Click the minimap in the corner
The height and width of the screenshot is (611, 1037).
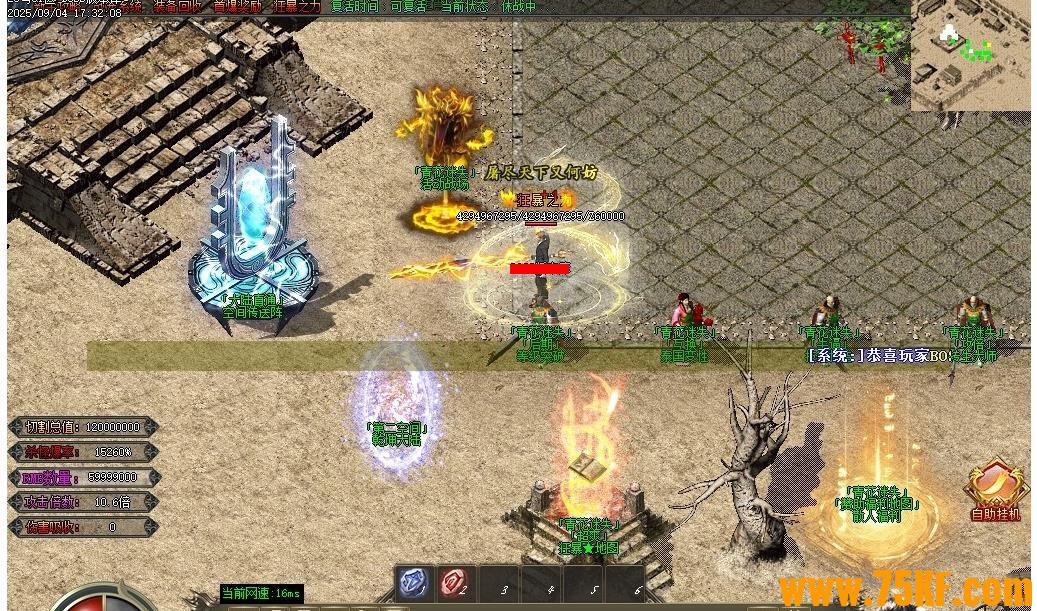[970, 54]
